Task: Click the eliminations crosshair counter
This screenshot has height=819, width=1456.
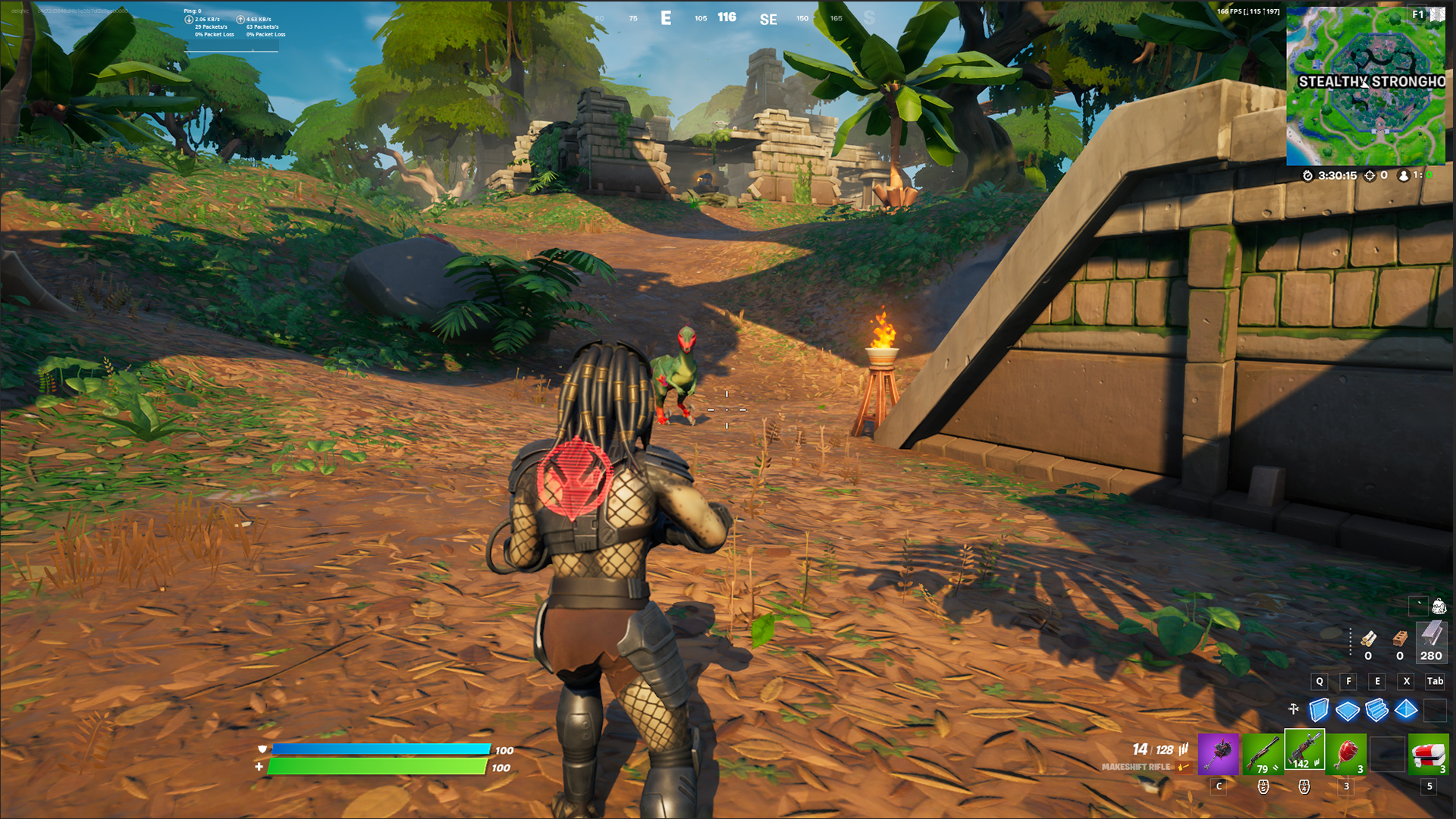Action: coord(1370,175)
